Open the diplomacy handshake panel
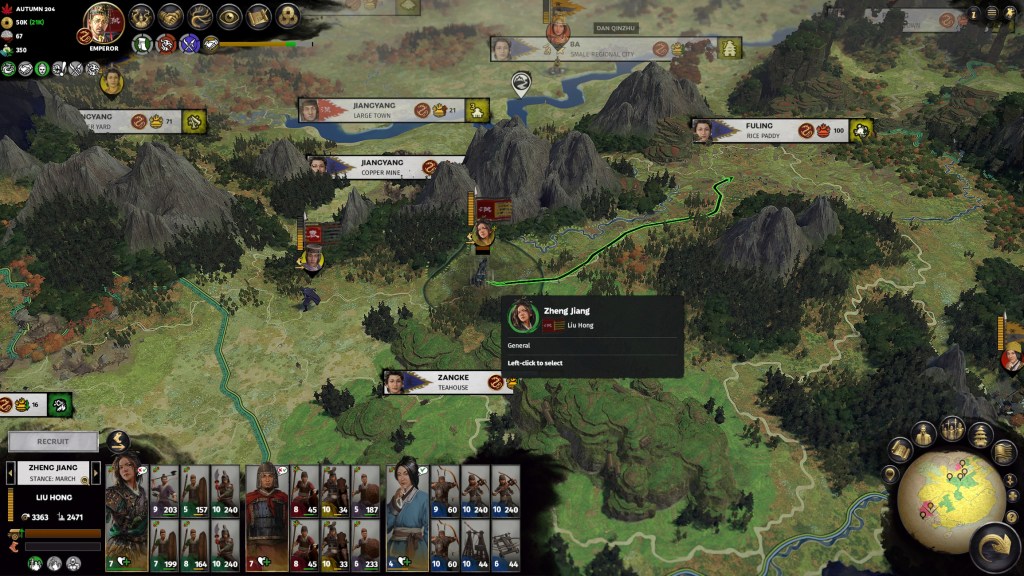 170,17
